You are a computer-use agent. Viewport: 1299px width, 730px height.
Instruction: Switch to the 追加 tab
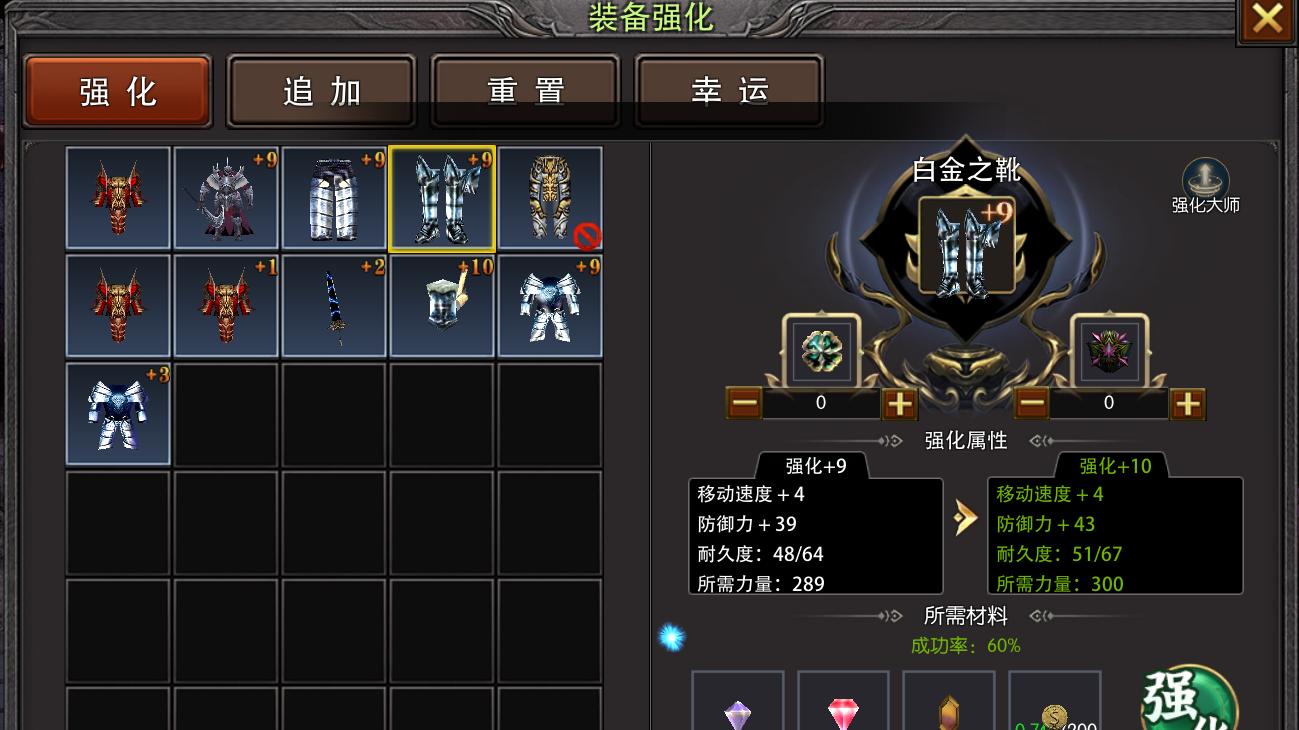coord(321,89)
